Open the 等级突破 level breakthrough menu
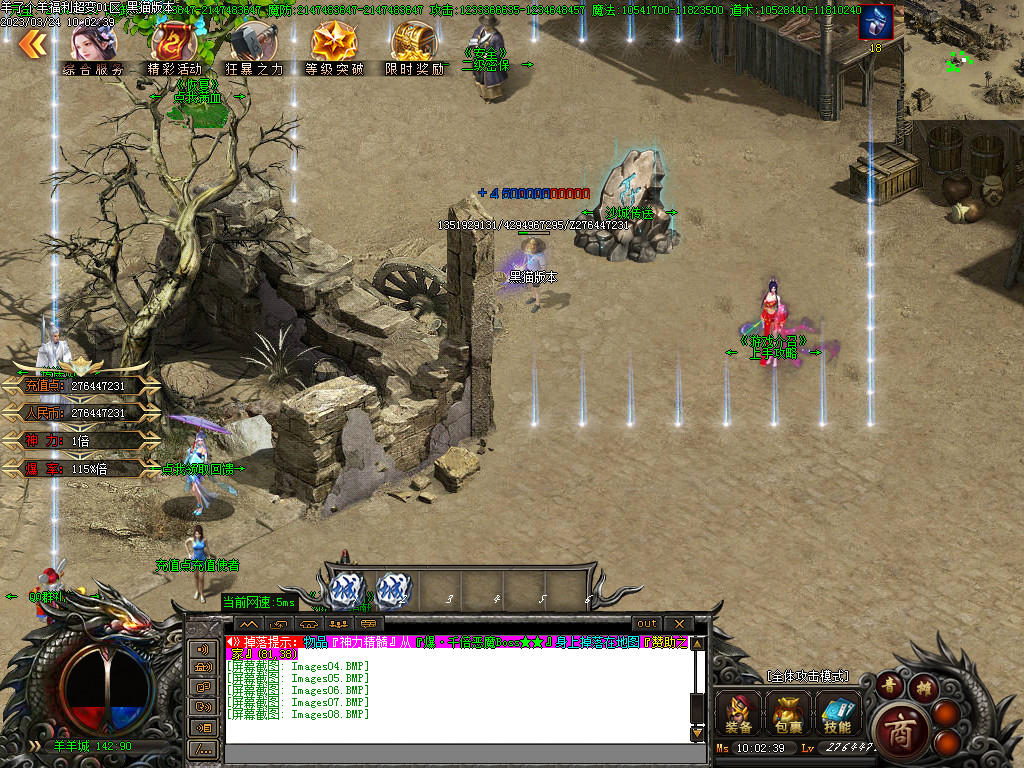 tap(334, 49)
